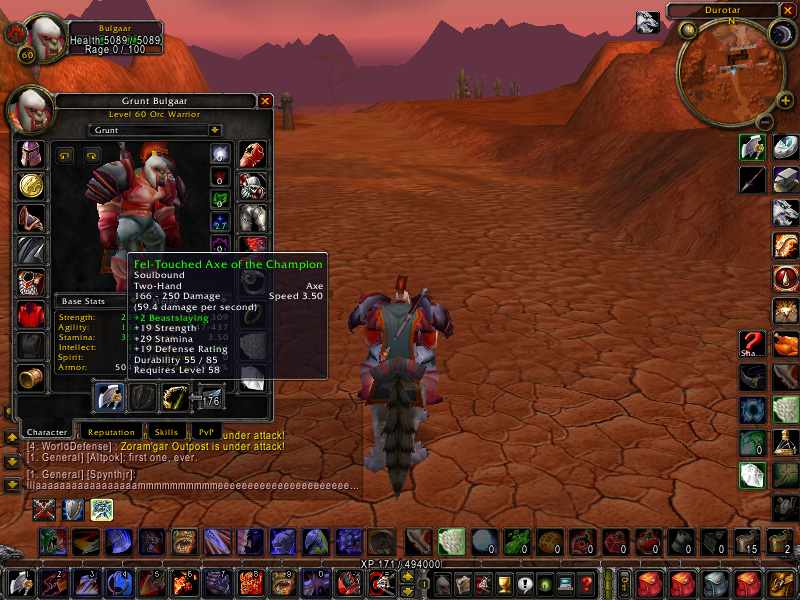This screenshot has height=600, width=800.
Task: Rotate the character model left
Action: click(x=66, y=155)
